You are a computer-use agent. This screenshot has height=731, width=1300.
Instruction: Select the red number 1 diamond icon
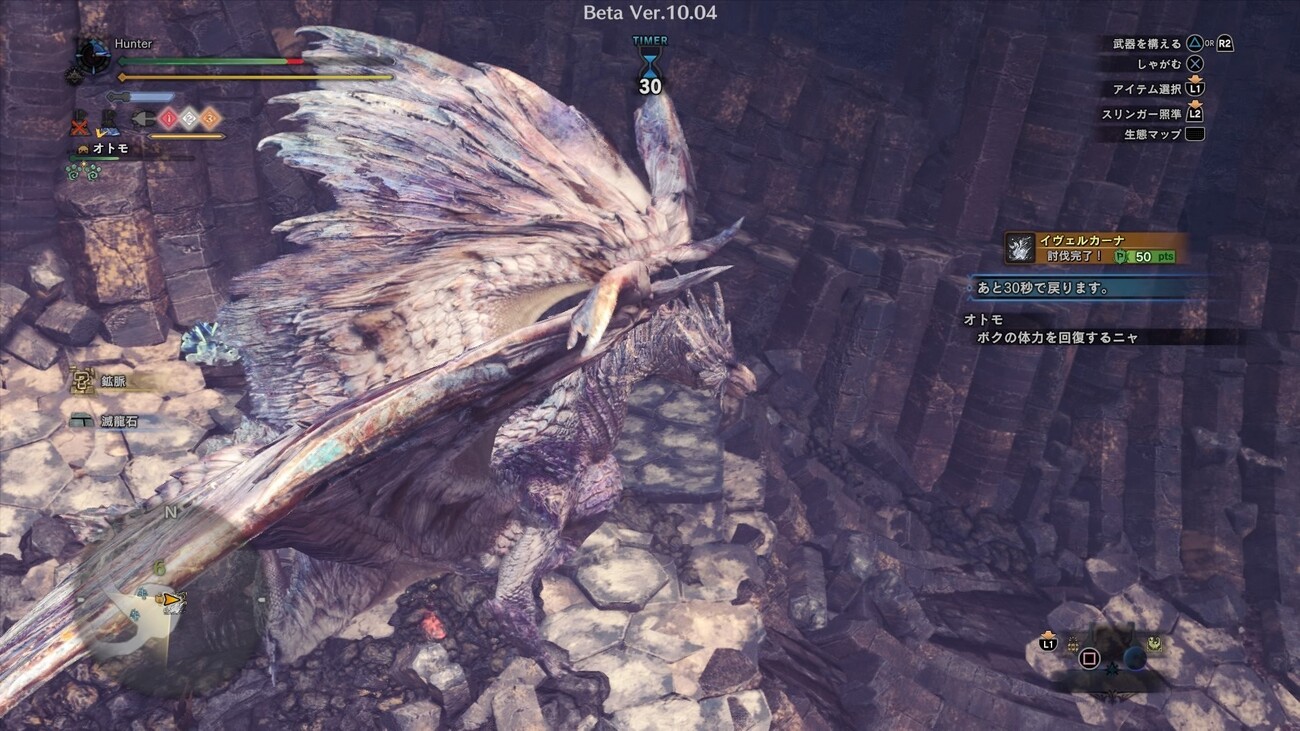point(168,118)
